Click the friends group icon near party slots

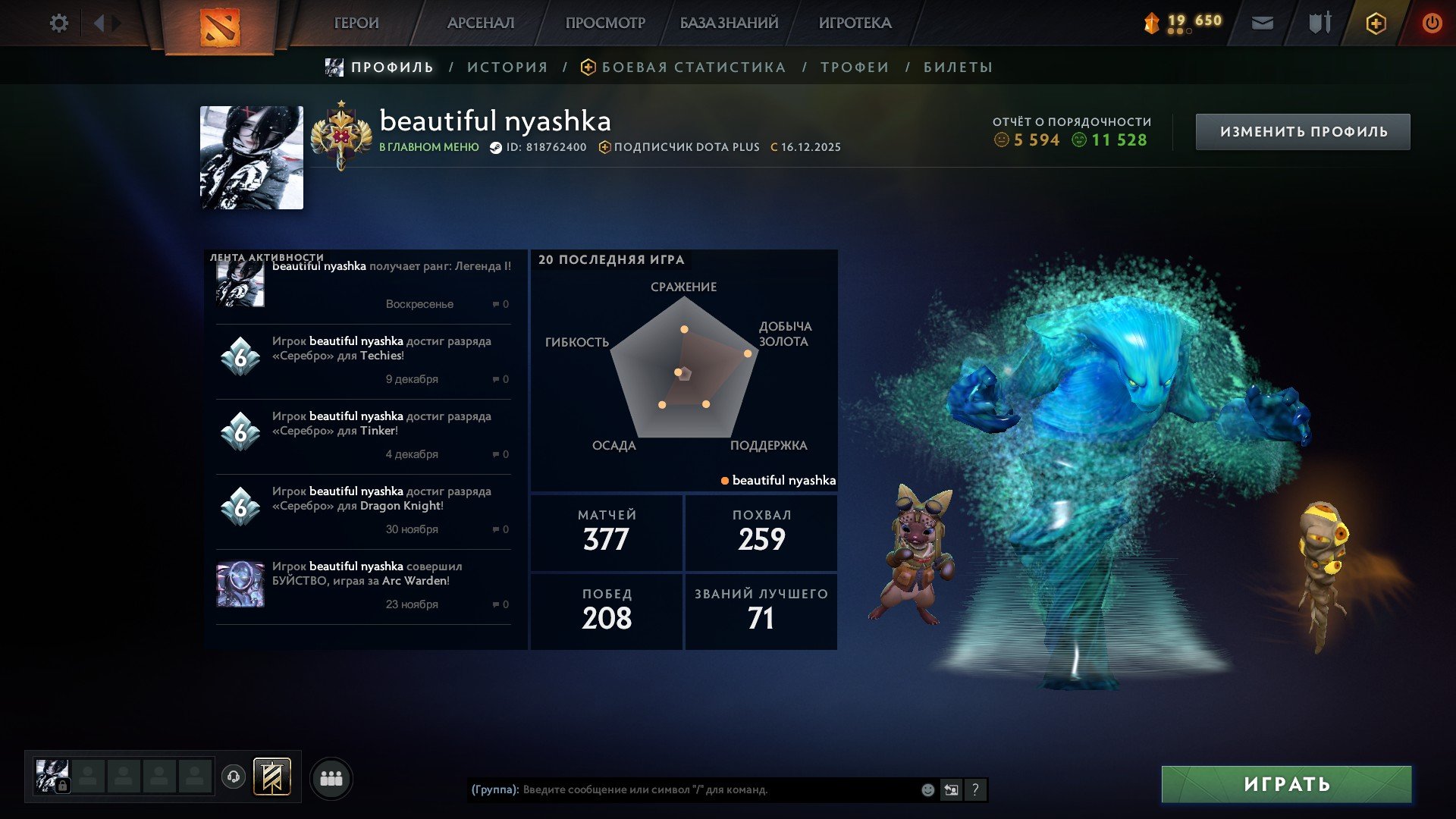(x=331, y=778)
